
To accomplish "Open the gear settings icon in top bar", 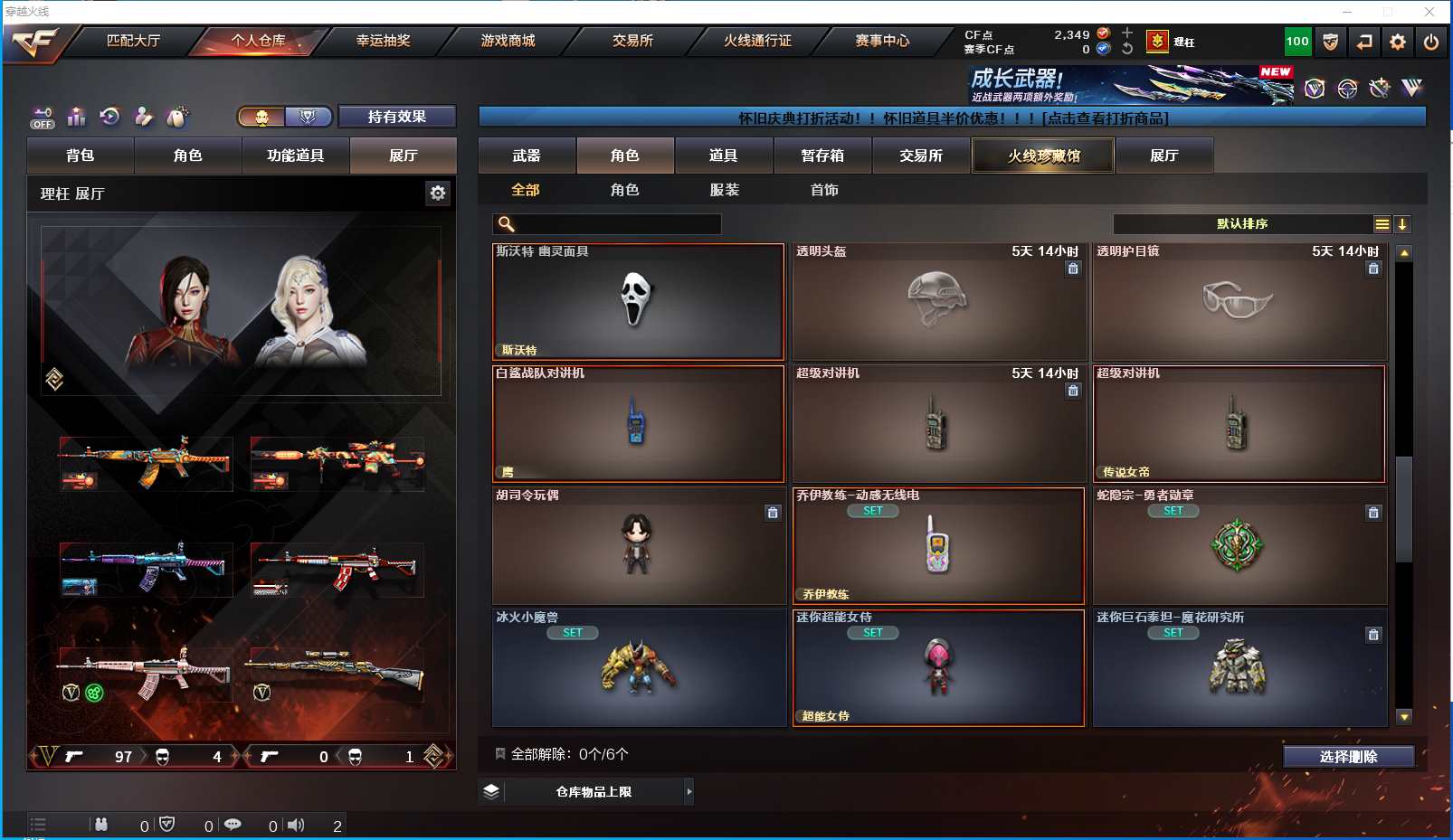I will click(x=1398, y=42).
